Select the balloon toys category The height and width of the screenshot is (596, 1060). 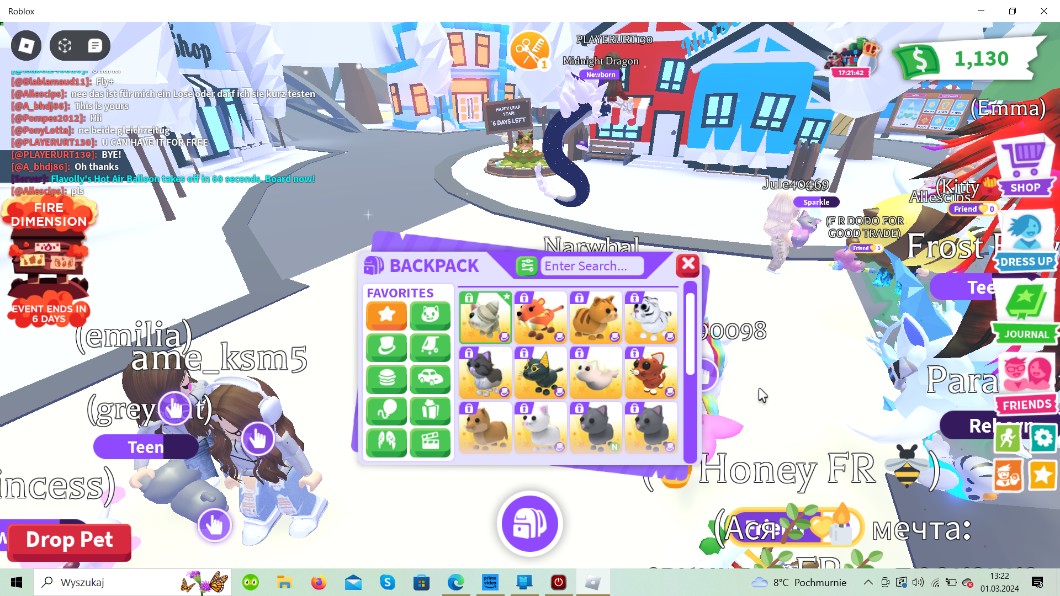[386, 412]
